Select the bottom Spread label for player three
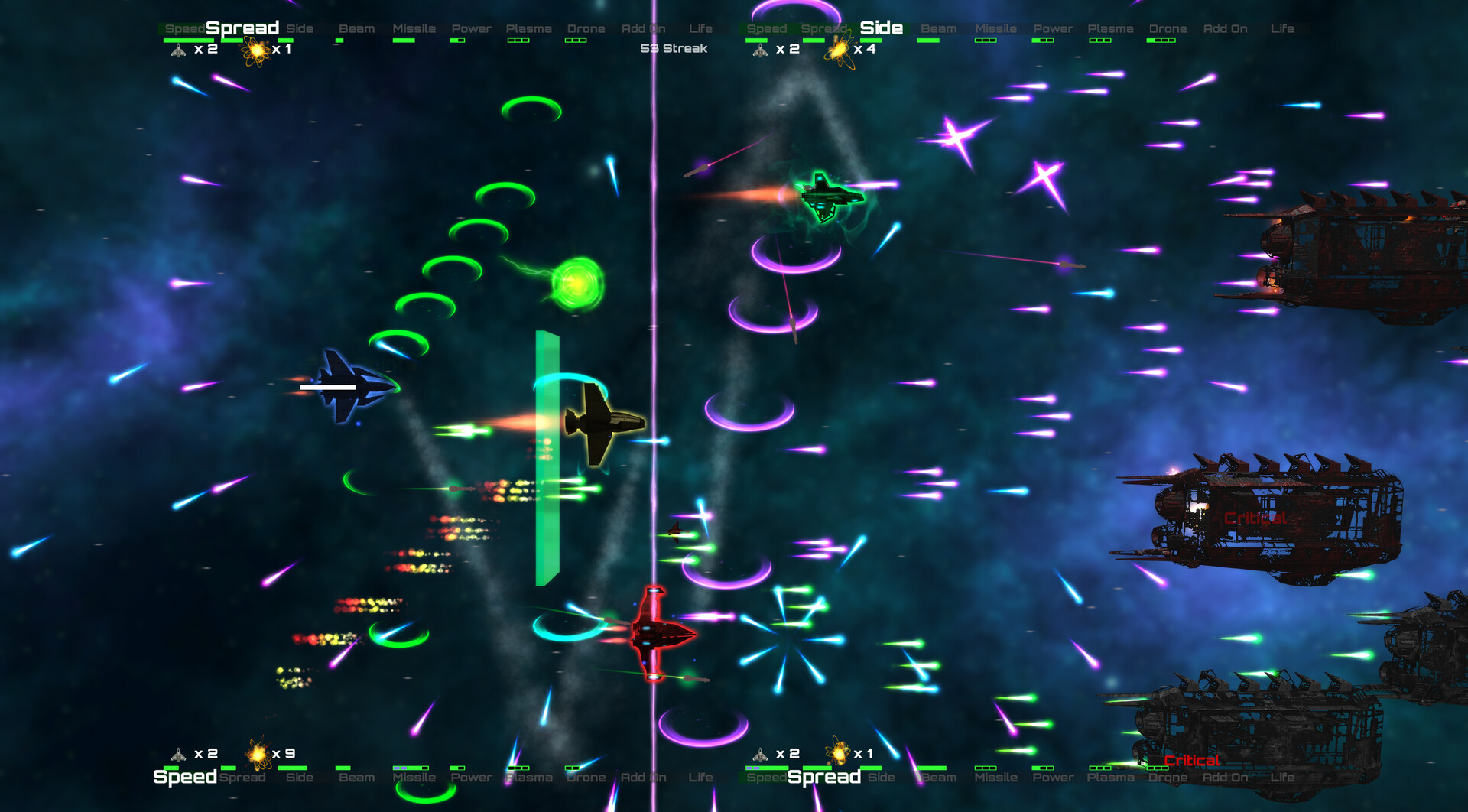 [x=823, y=777]
